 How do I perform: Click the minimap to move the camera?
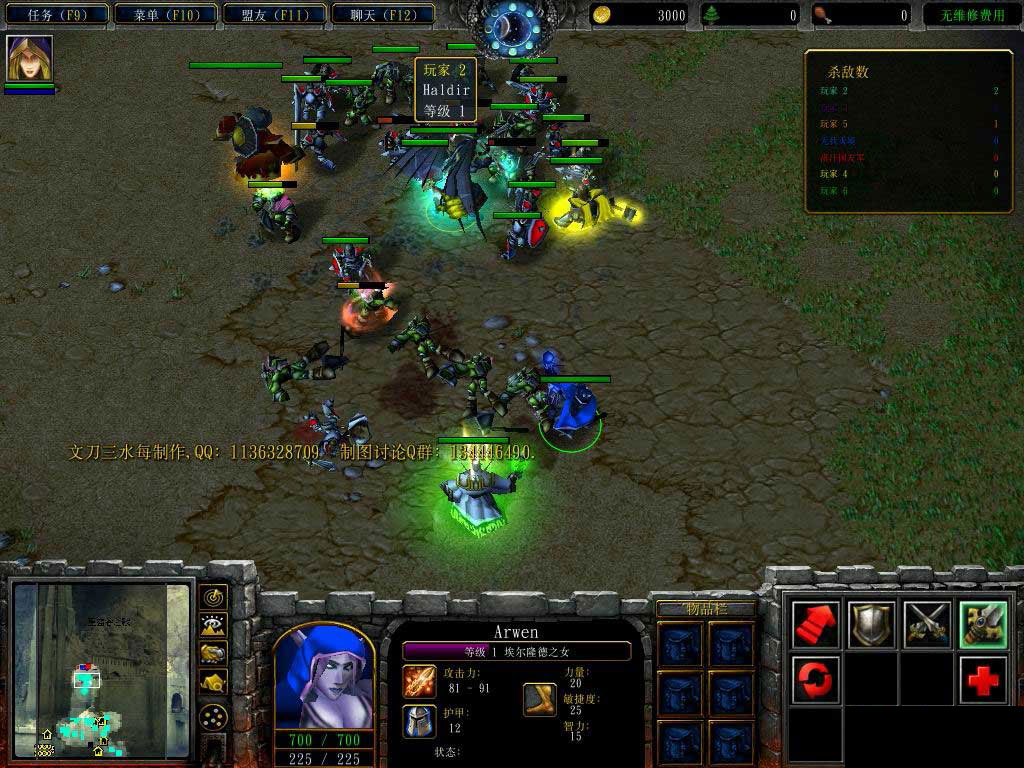pyautogui.click(x=100, y=670)
